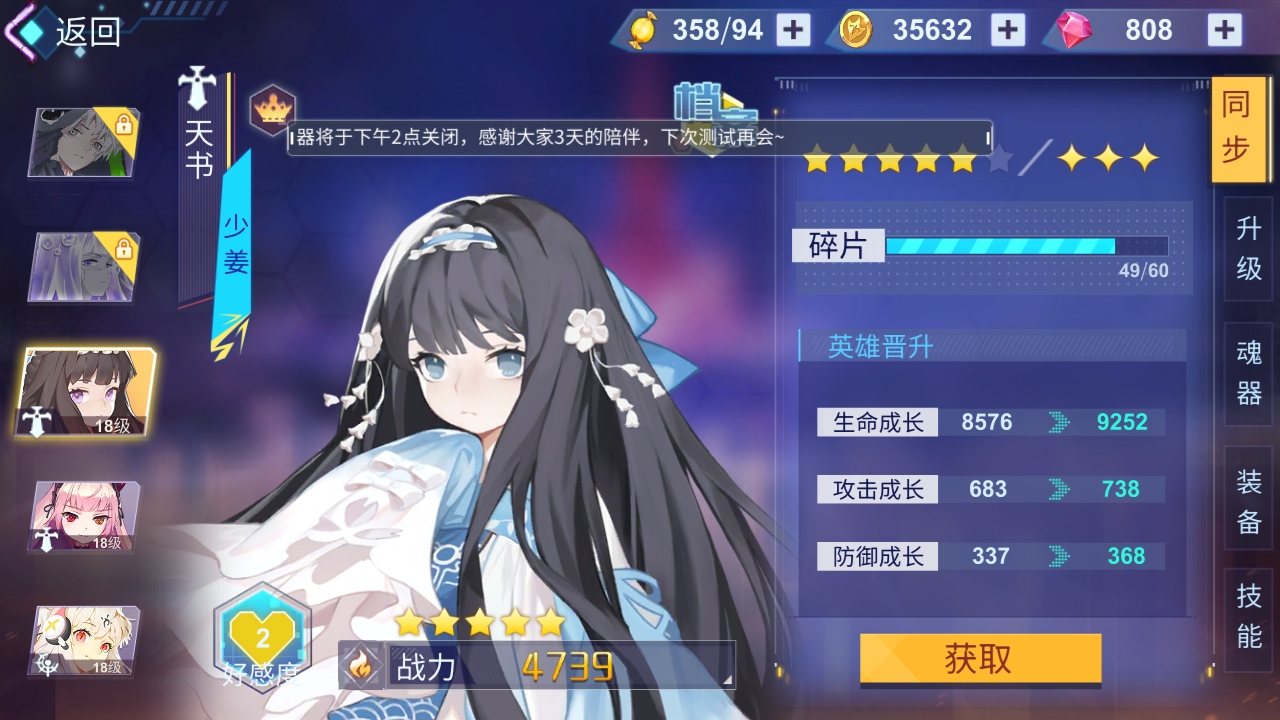
Task: Click the flame icon beside 战力
Action: click(360, 665)
